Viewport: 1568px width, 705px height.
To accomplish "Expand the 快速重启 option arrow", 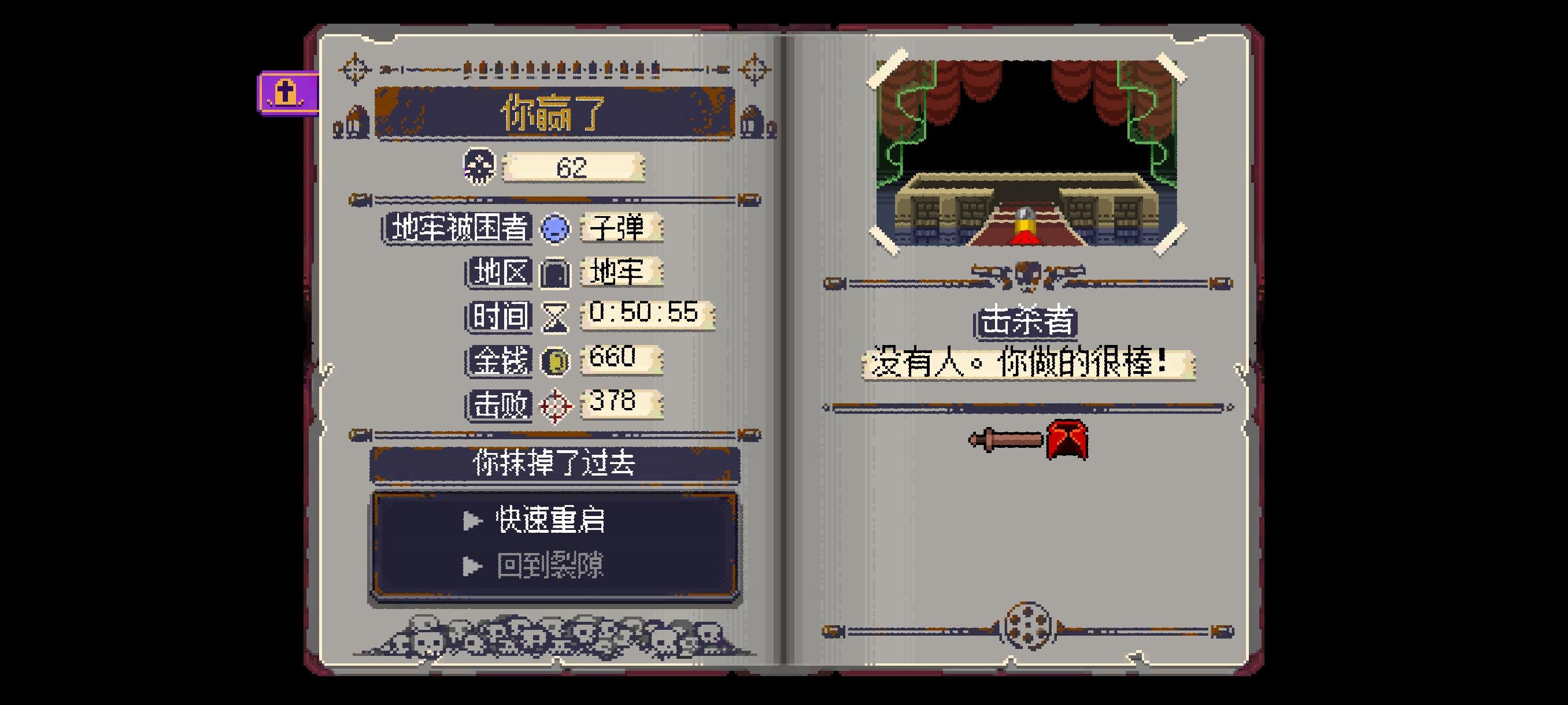I will coord(472,521).
